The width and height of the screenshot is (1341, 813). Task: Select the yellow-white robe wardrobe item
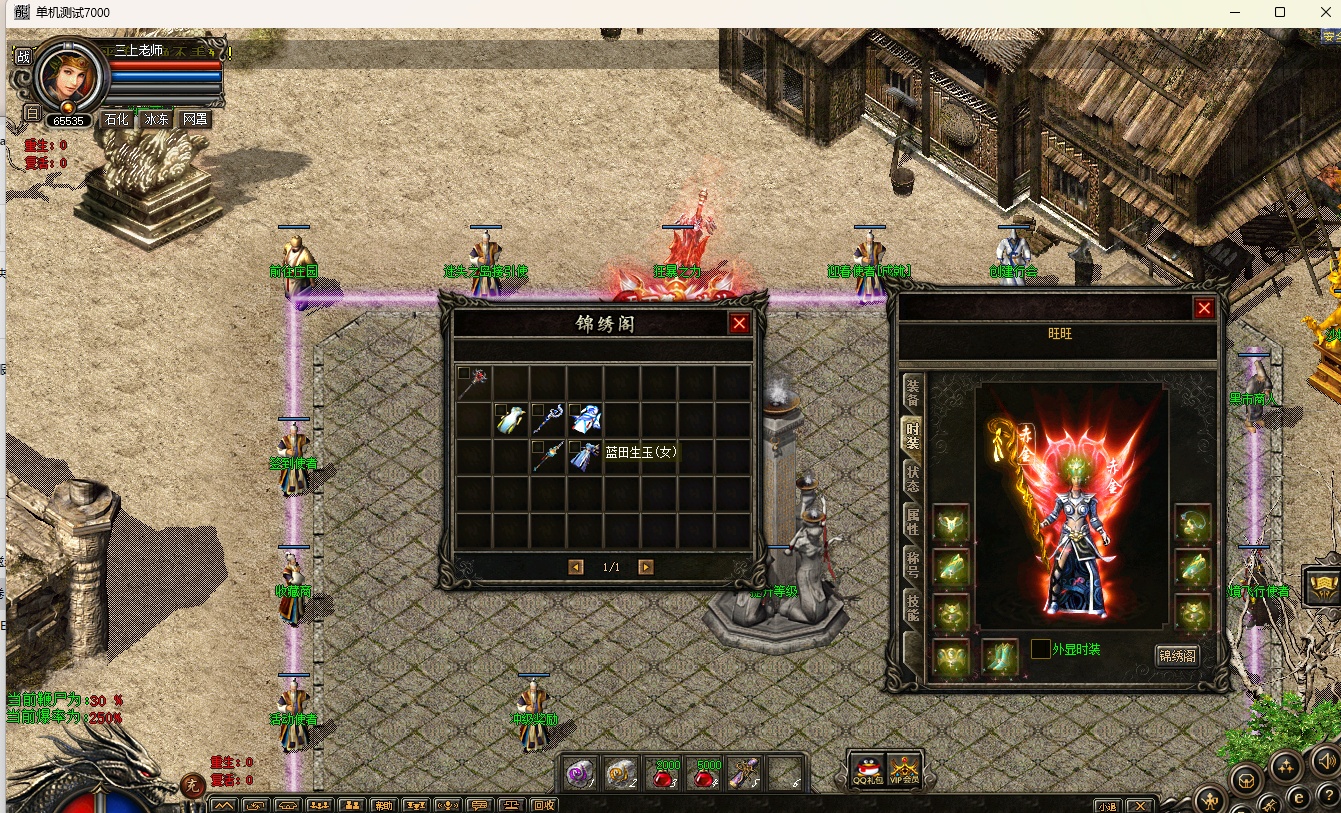coord(510,420)
